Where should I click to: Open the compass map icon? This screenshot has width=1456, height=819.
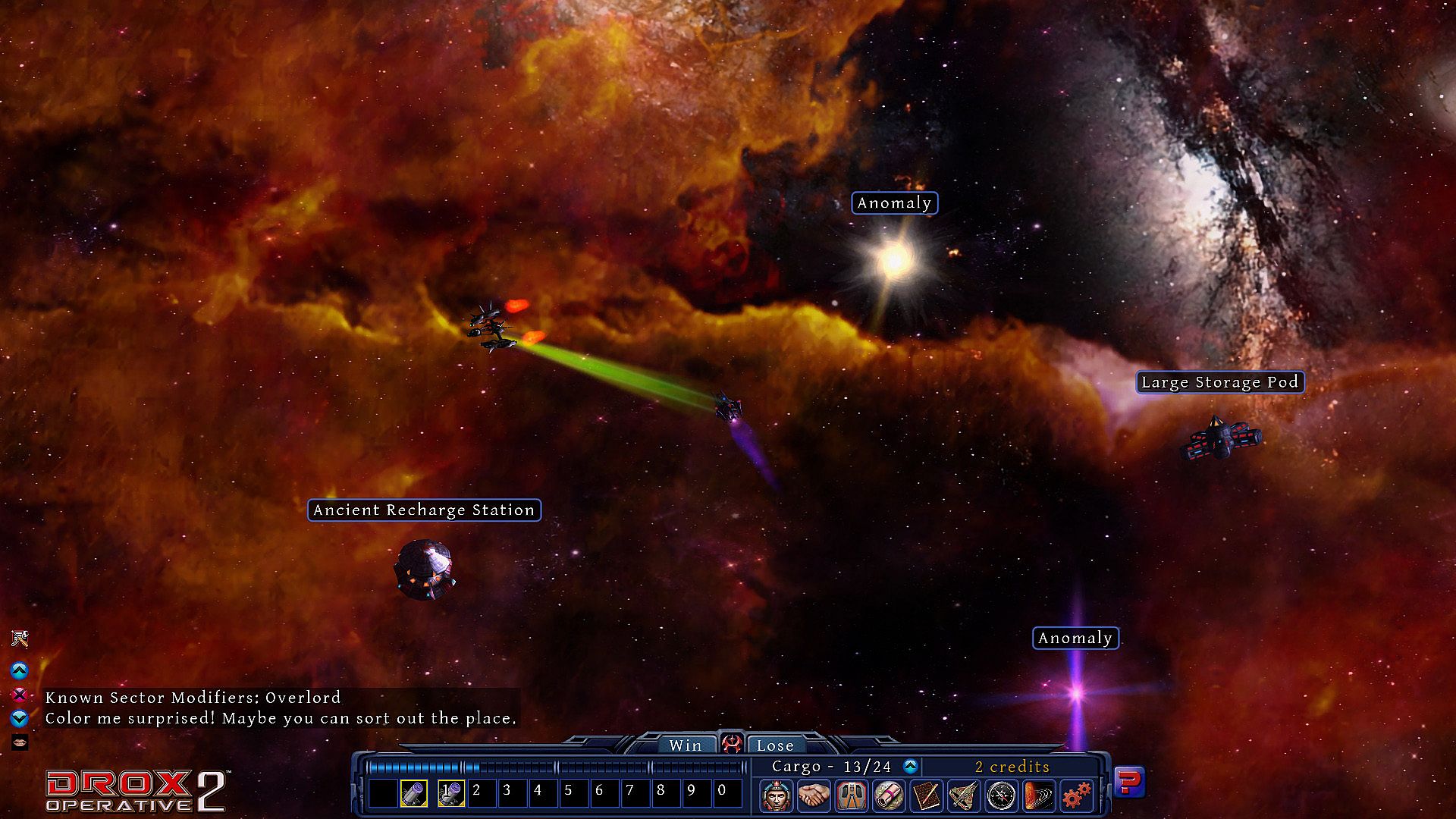click(1002, 795)
